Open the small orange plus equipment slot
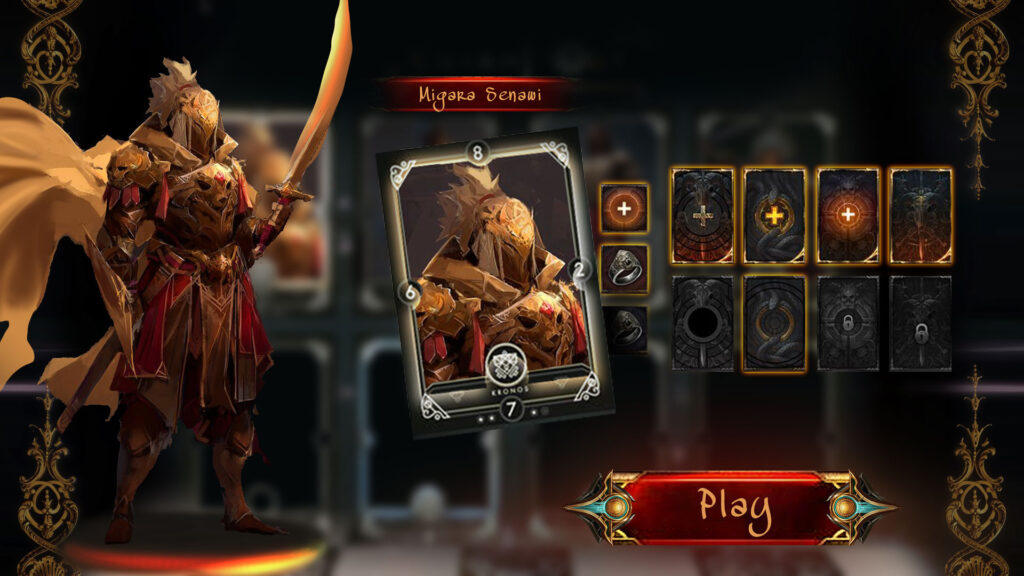Screen dimensions: 1024x576 [624, 207]
